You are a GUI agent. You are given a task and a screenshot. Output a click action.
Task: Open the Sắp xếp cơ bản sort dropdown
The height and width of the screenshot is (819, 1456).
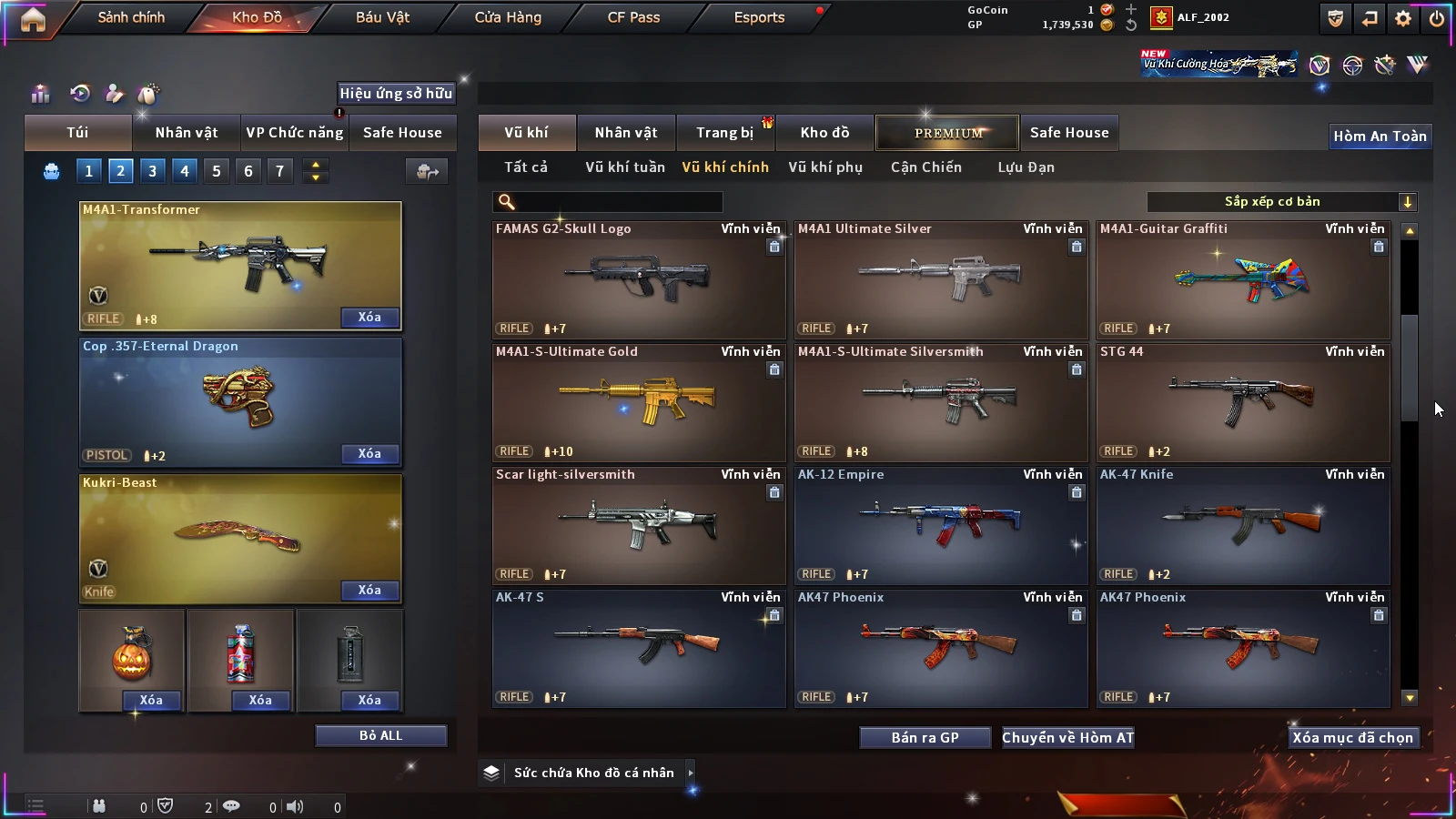pyautogui.click(x=1281, y=202)
